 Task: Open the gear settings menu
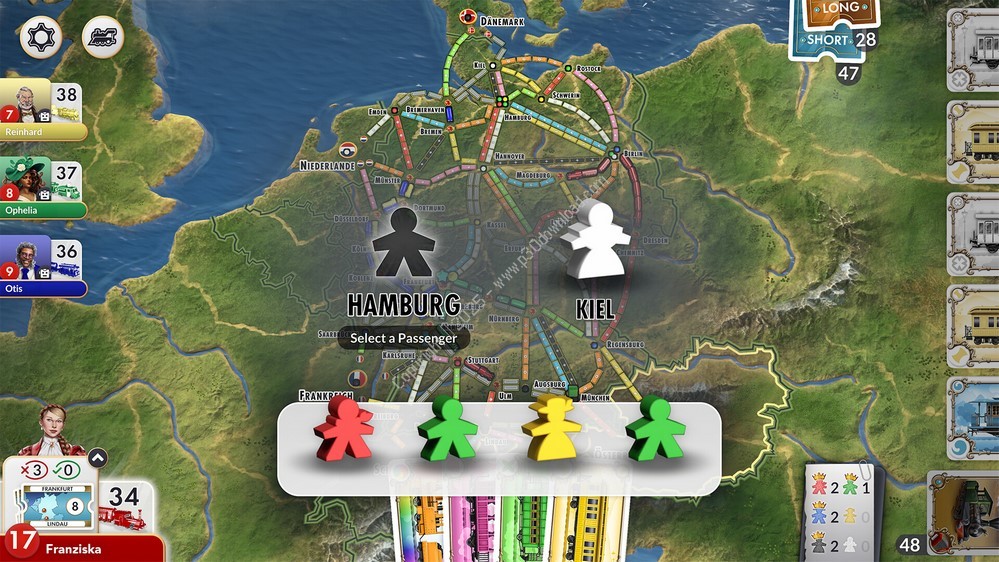41,37
